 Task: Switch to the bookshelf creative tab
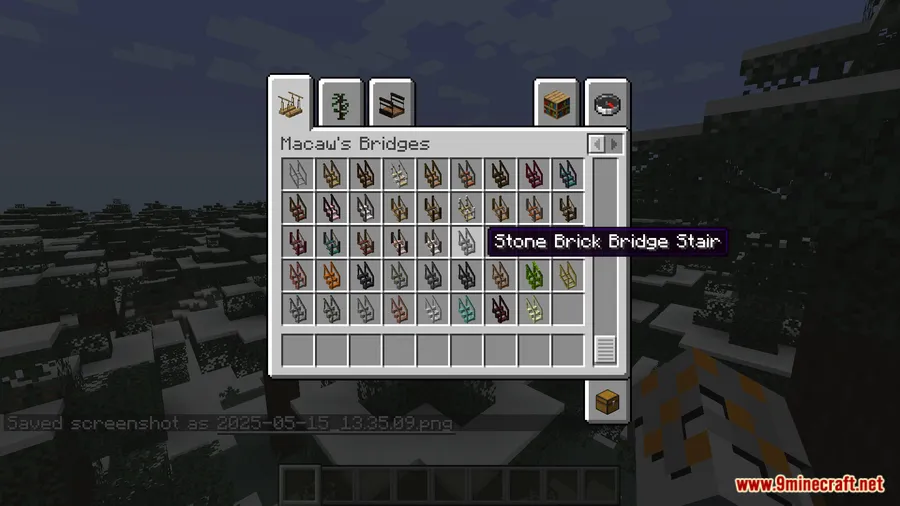tap(556, 103)
